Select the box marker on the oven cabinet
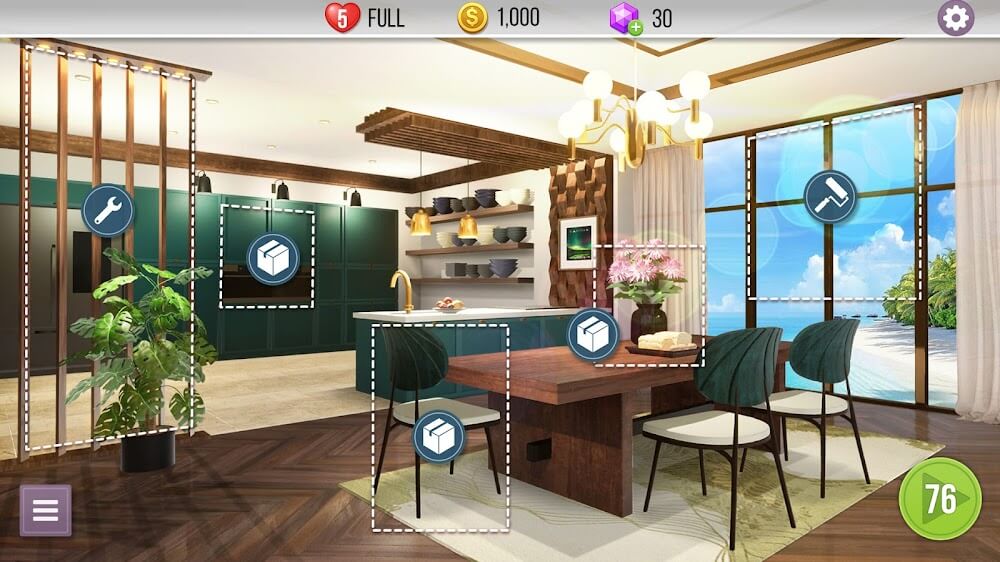 tap(272, 259)
